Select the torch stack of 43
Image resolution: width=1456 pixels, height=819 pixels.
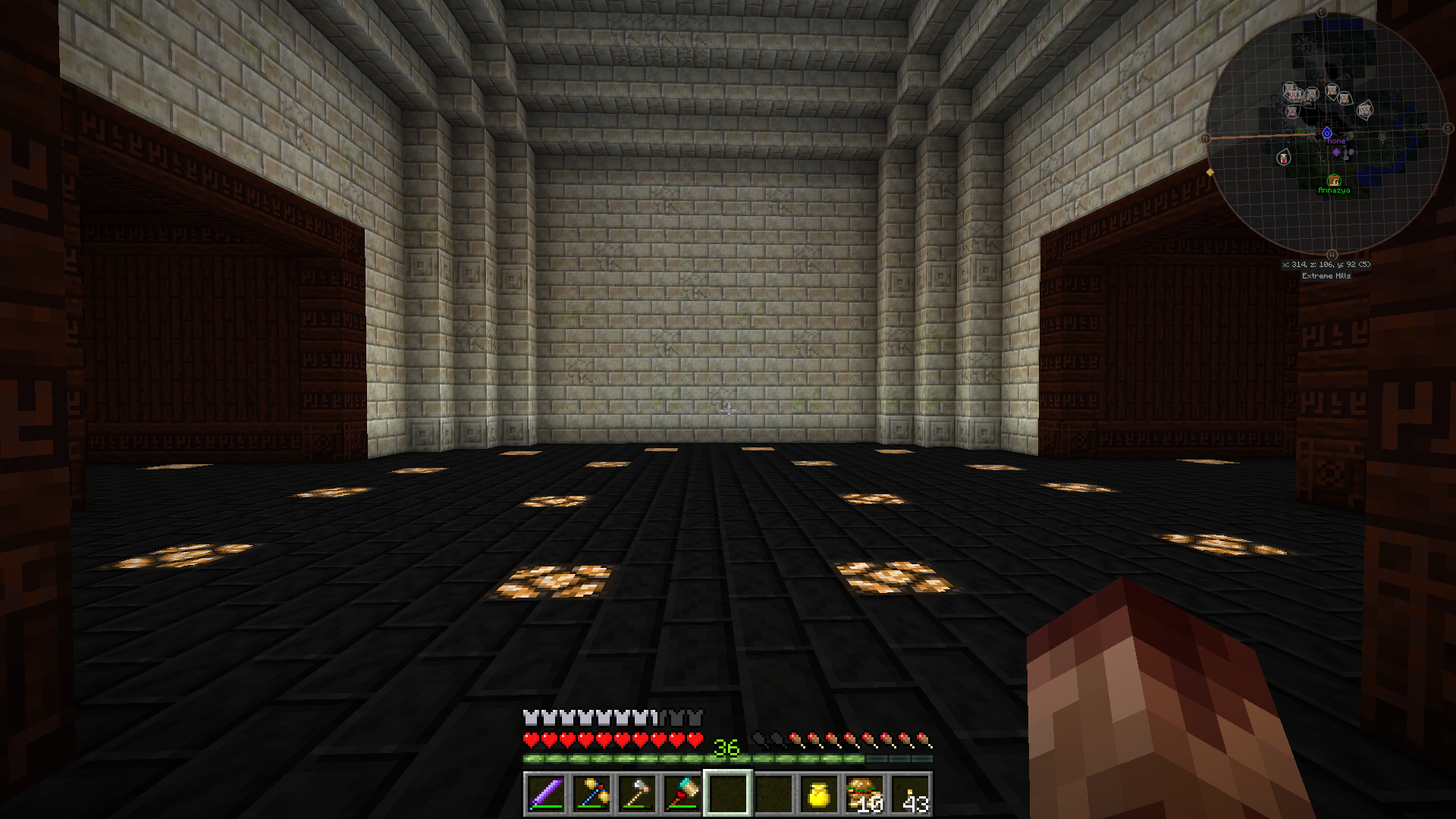click(x=910, y=793)
